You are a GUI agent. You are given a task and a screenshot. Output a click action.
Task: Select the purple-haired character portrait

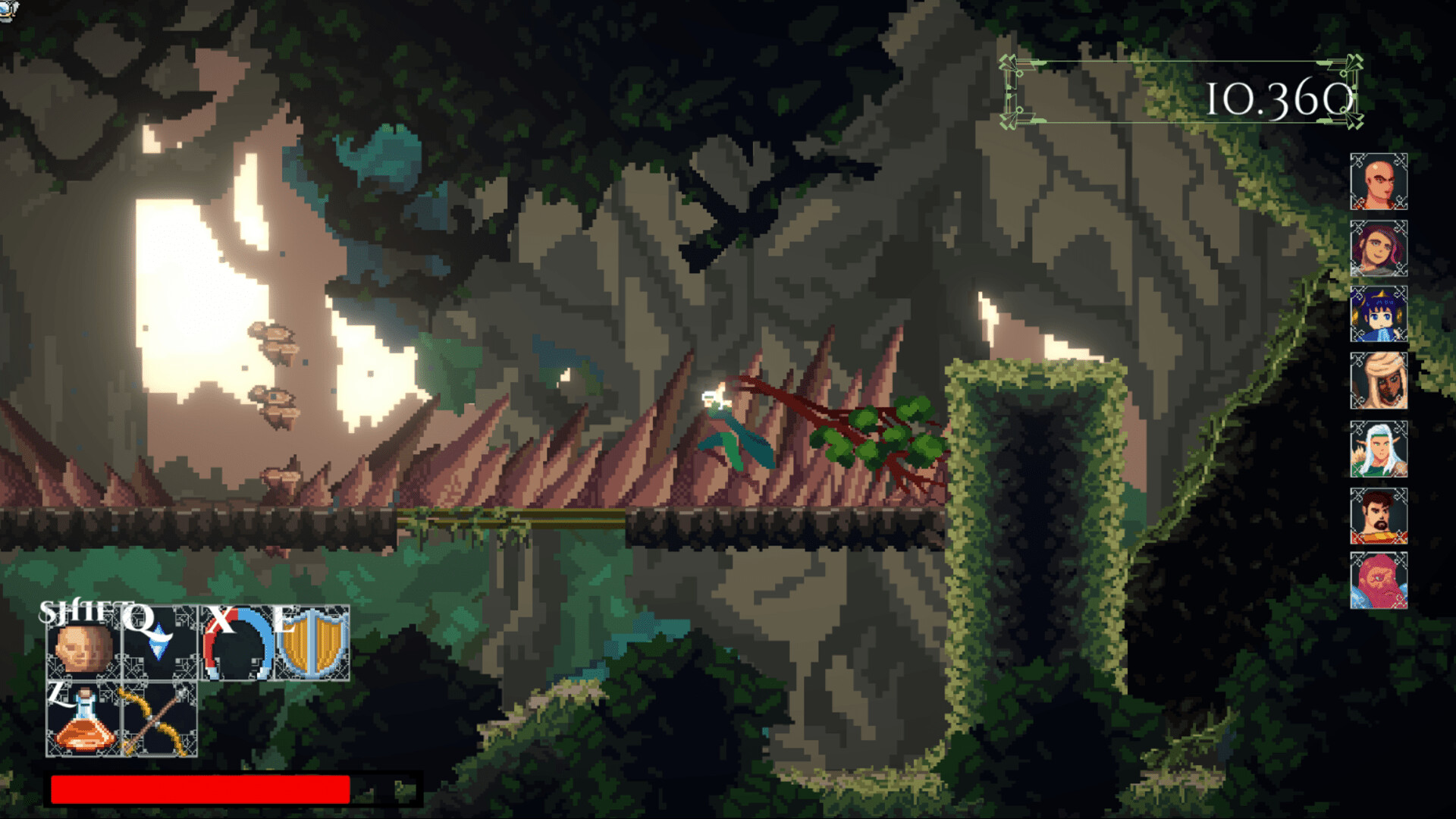coord(1380,248)
